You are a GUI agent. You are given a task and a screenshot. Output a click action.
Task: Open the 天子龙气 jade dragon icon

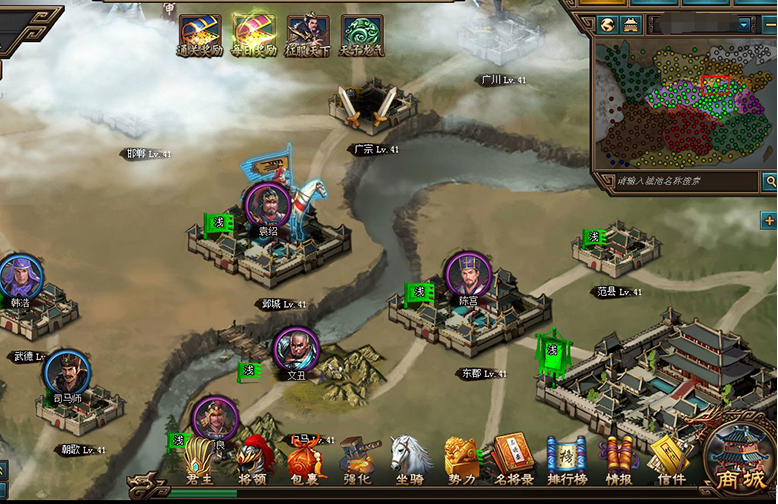pos(362,36)
